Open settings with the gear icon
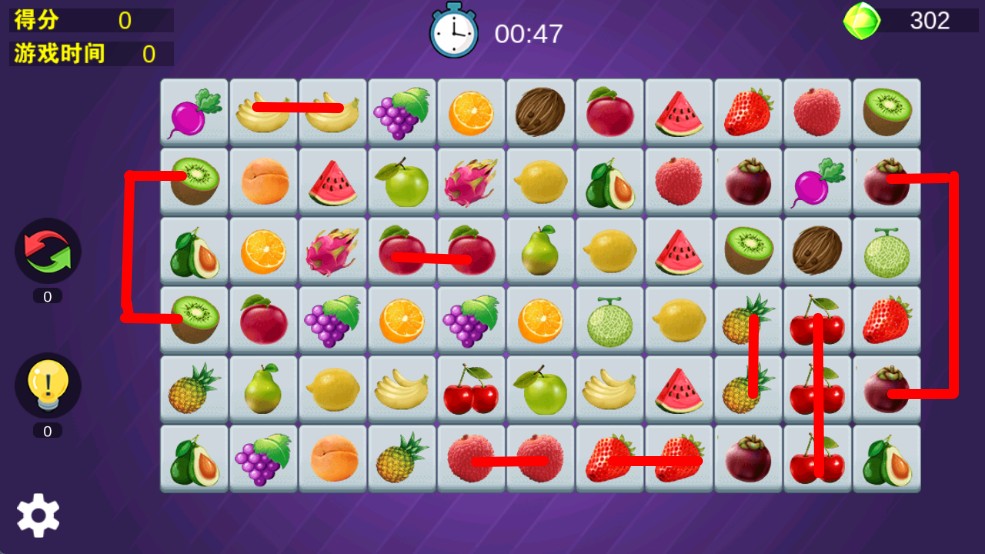The image size is (985, 554). [x=38, y=515]
